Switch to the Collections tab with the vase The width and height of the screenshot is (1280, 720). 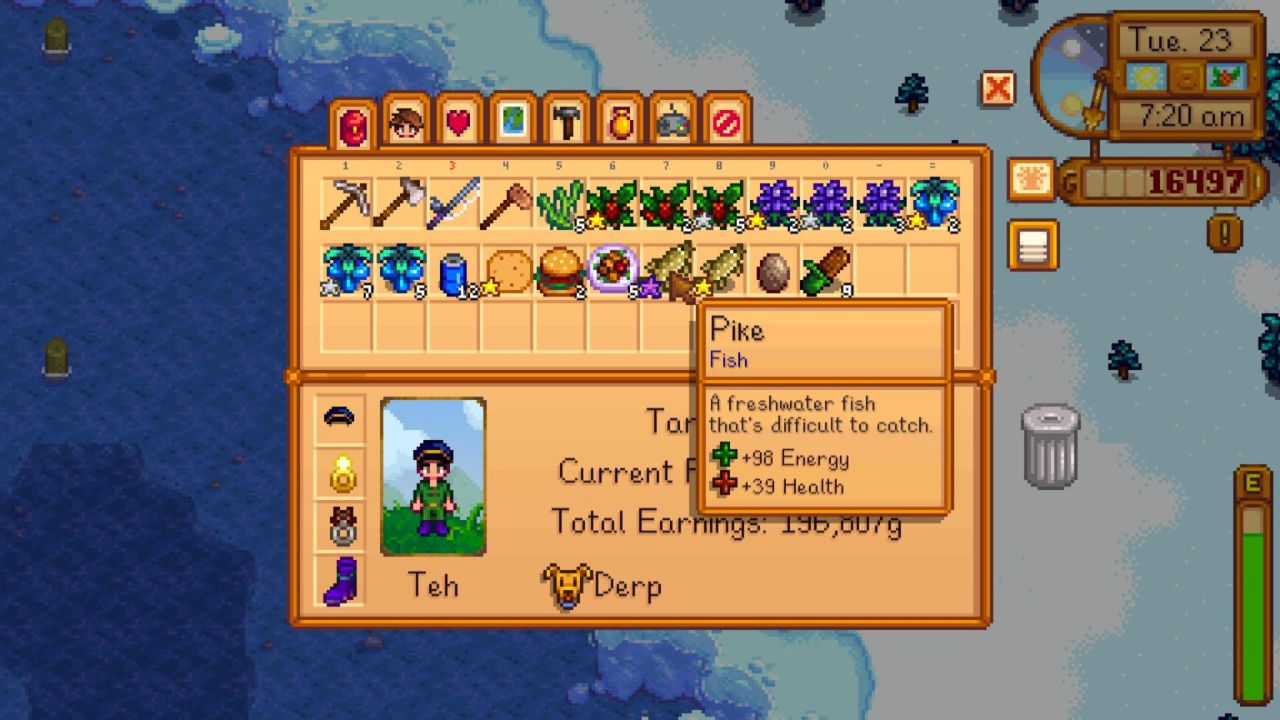pos(620,123)
